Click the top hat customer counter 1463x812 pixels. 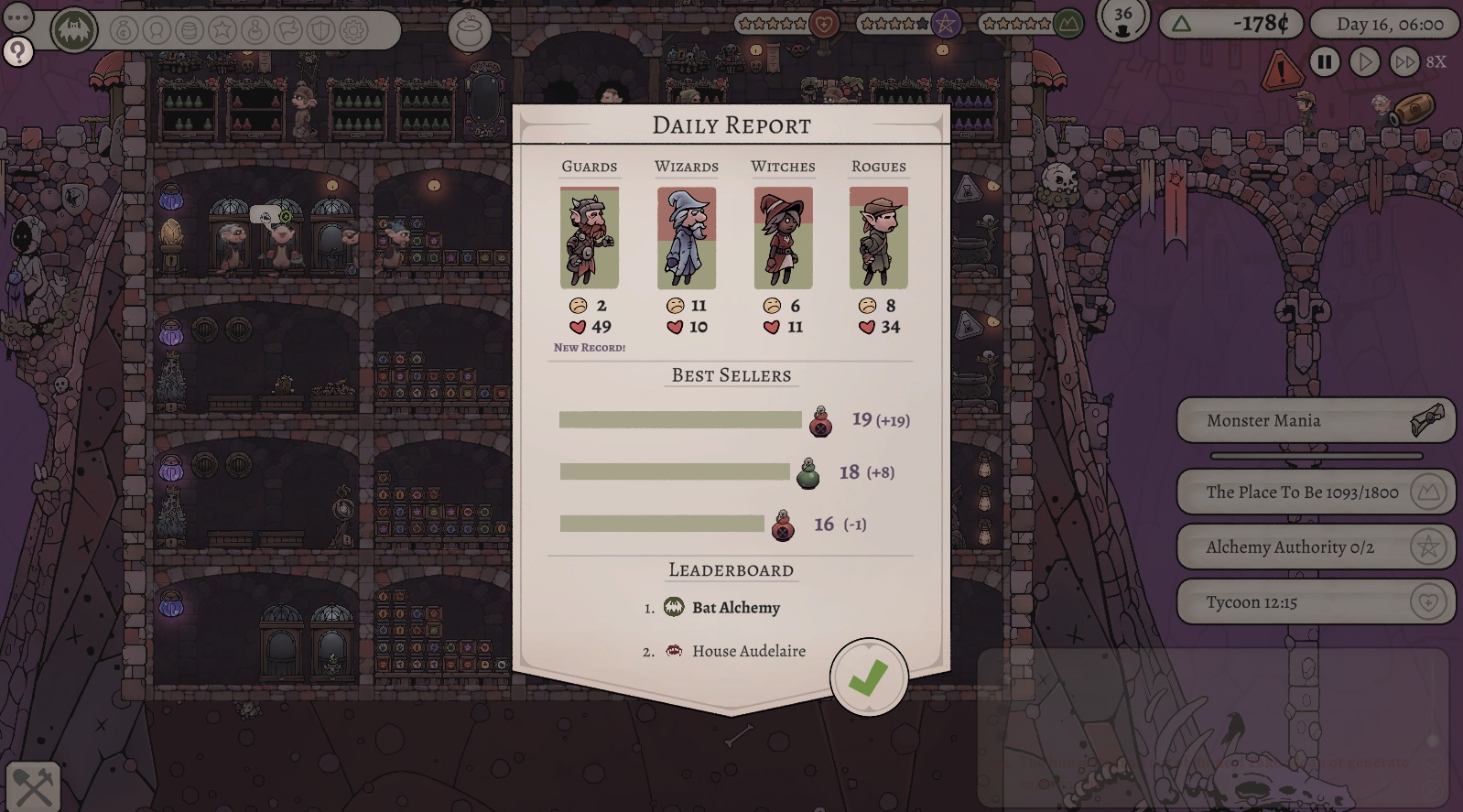[1122, 20]
